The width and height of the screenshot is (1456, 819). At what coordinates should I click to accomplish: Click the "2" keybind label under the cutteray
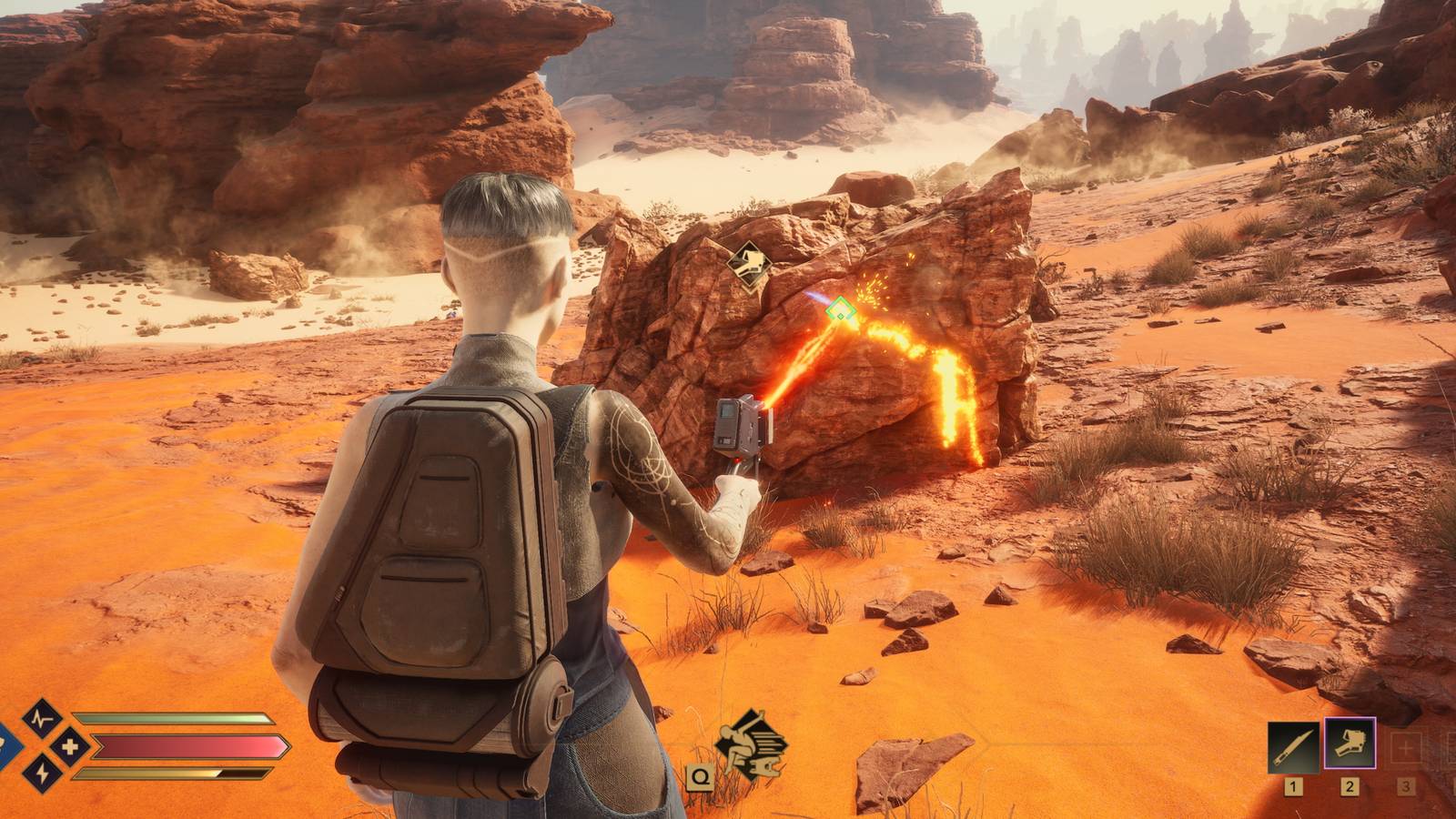click(x=1350, y=788)
